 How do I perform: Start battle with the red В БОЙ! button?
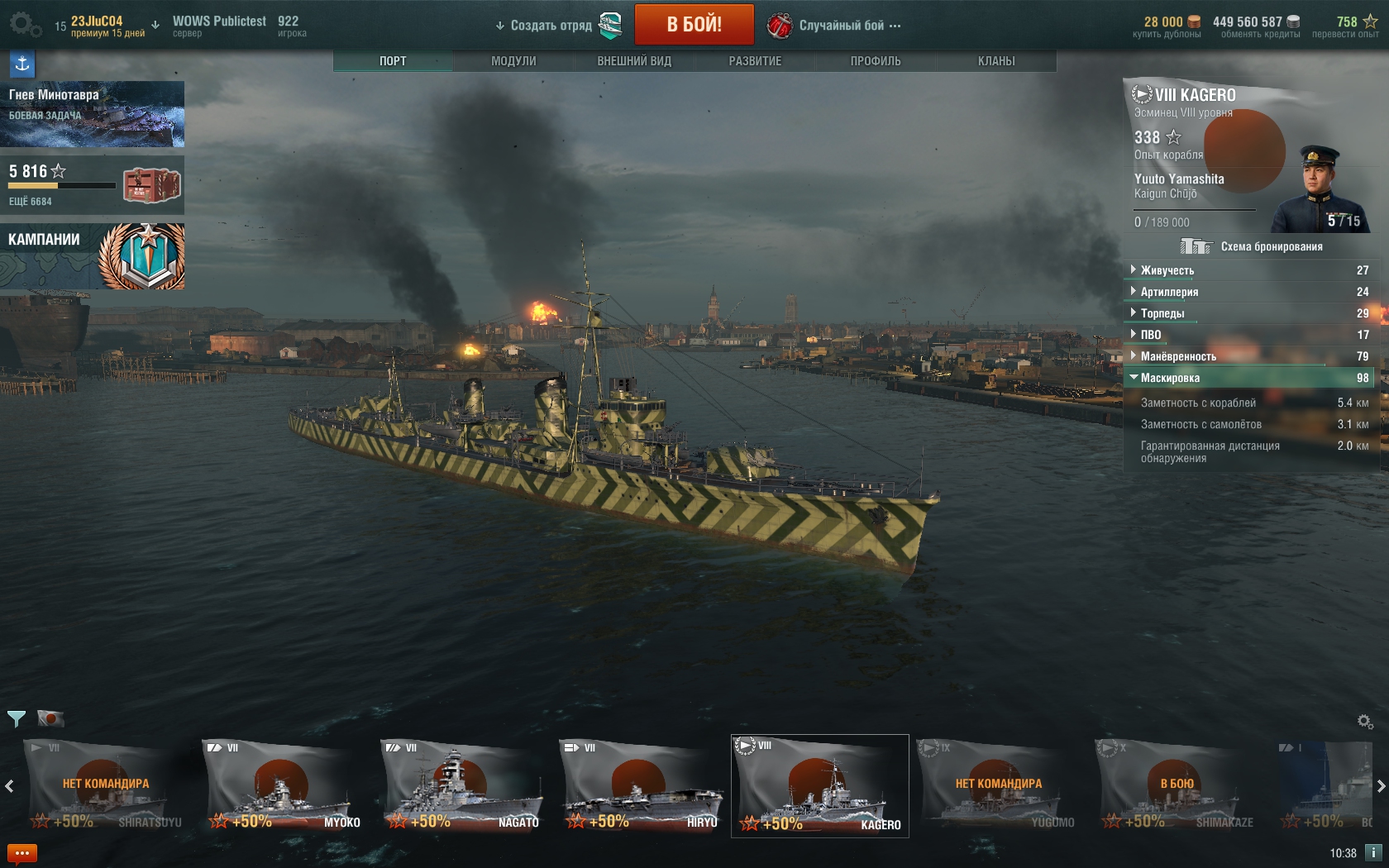694,24
